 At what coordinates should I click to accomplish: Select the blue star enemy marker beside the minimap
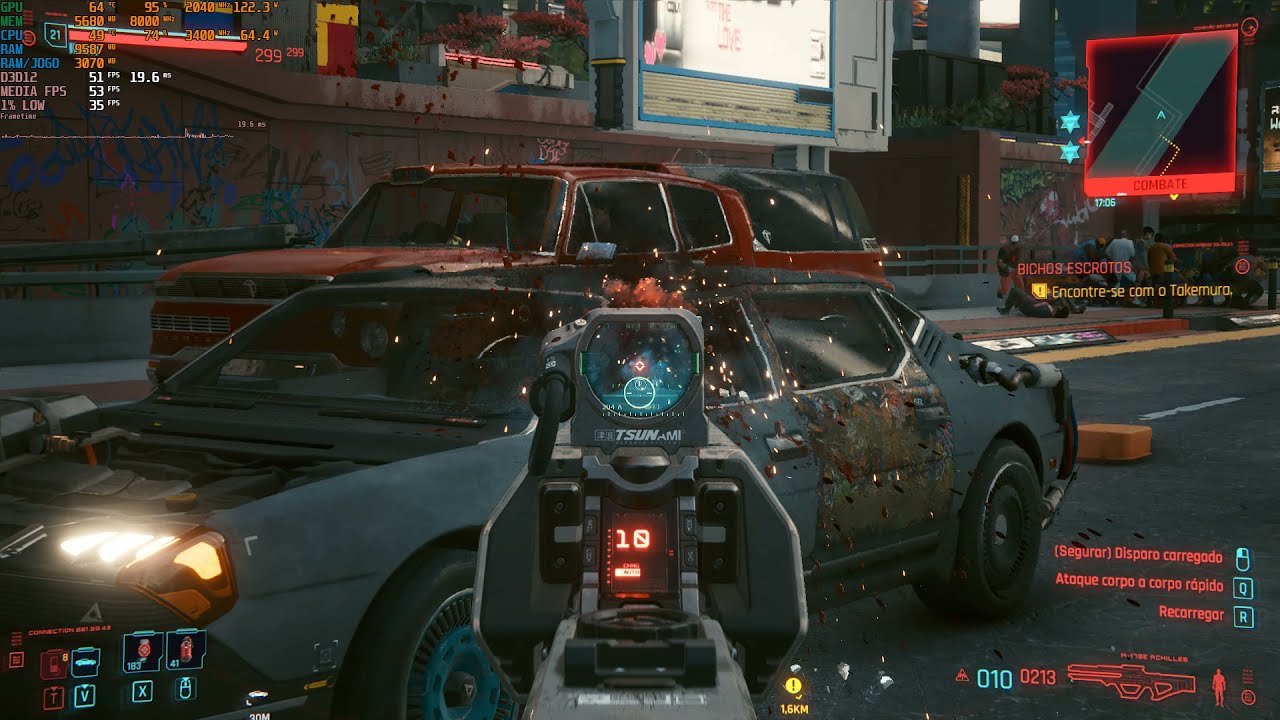click(1070, 121)
